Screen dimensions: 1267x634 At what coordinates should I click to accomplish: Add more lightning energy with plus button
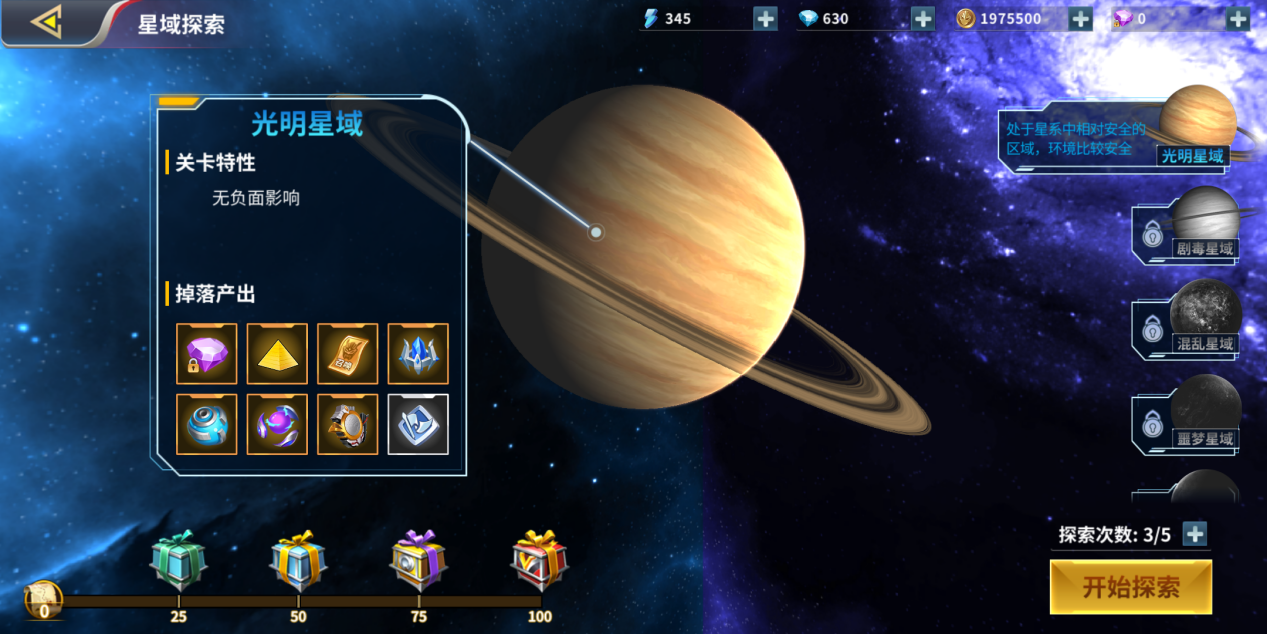765,18
